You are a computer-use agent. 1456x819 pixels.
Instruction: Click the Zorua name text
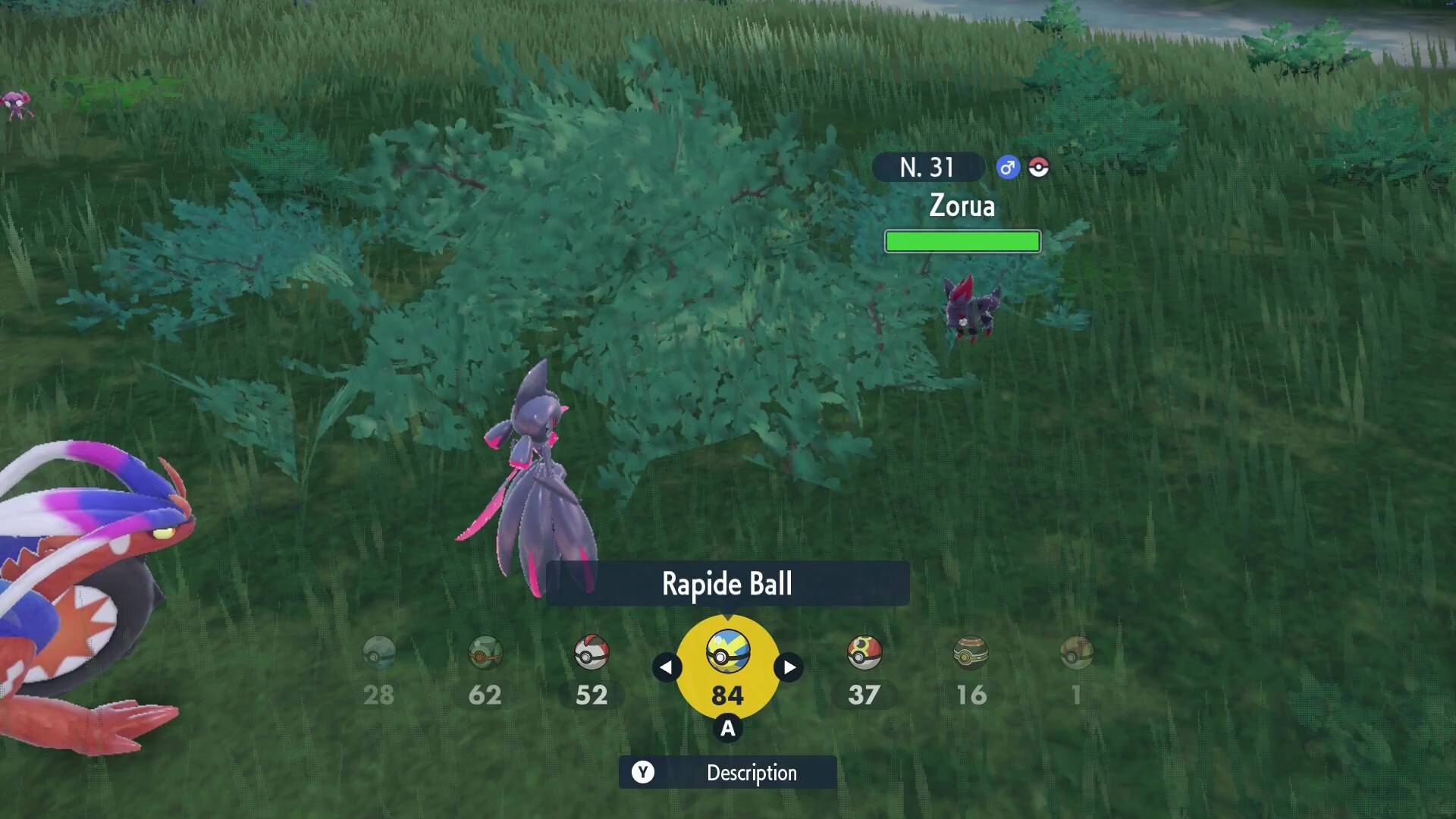point(962,206)
